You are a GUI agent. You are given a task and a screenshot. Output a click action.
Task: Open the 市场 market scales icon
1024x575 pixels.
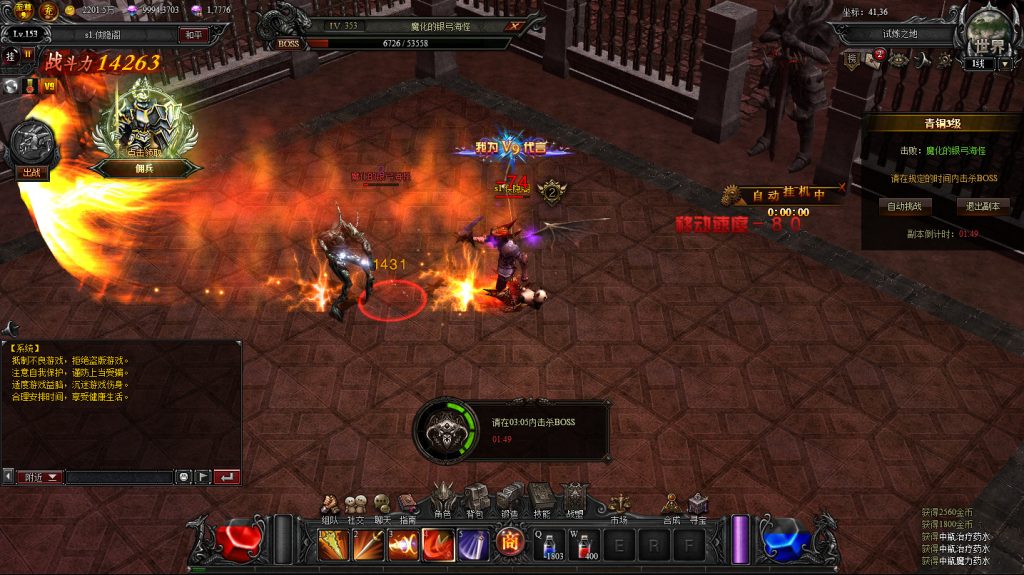pos(619,503)
